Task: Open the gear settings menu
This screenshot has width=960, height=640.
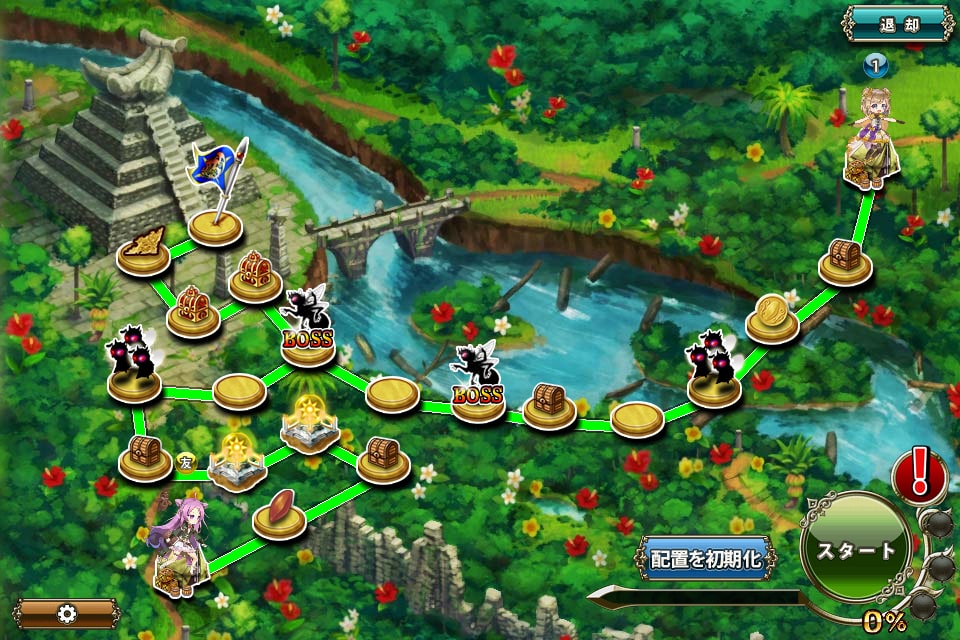Action: 67,613
